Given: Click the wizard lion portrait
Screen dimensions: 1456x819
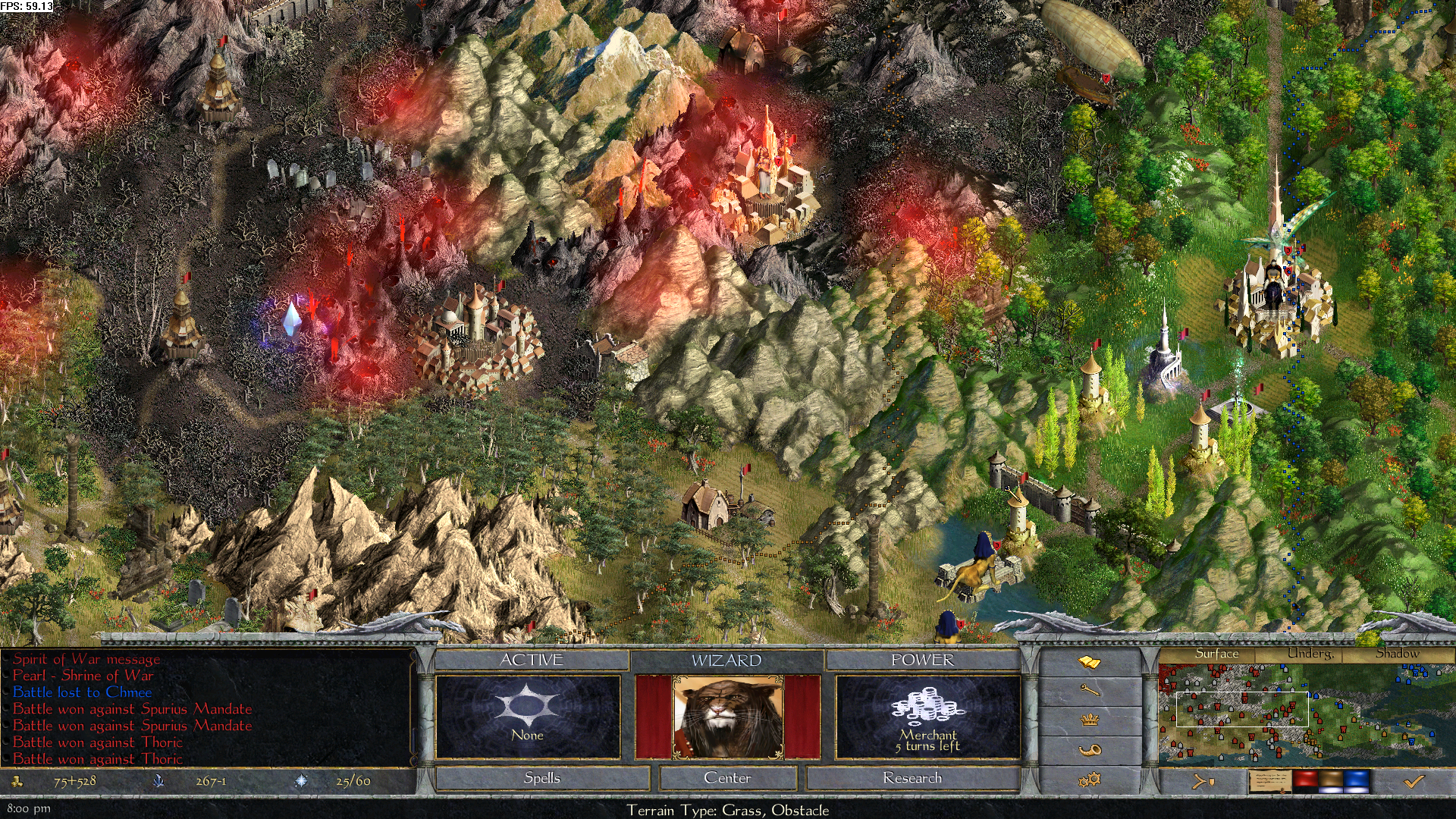Looking at the screenshot, I should 727,717.
